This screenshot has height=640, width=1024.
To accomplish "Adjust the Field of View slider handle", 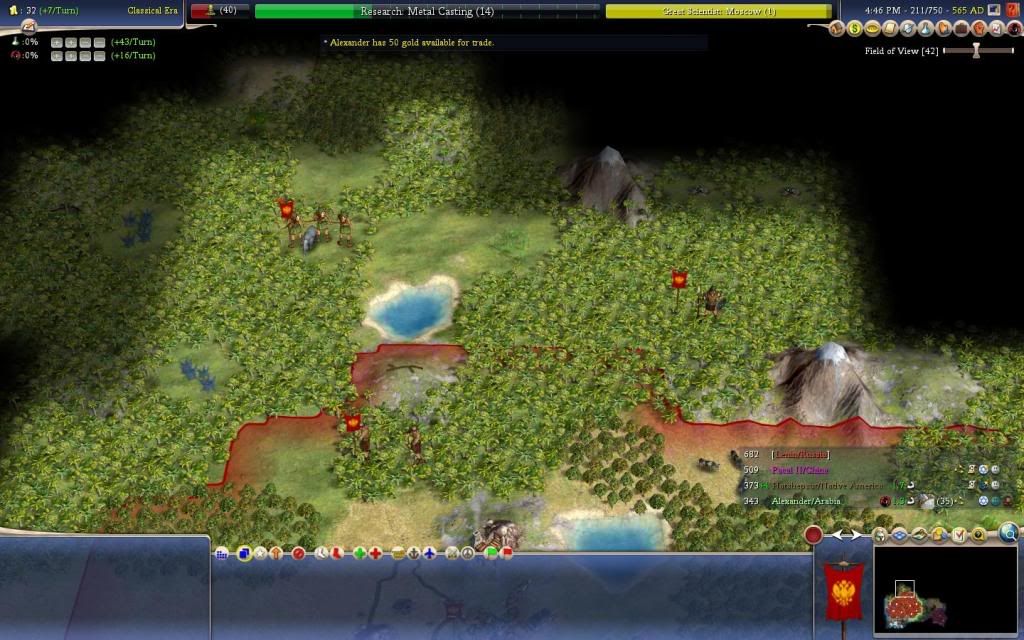I will pos(977,51).
